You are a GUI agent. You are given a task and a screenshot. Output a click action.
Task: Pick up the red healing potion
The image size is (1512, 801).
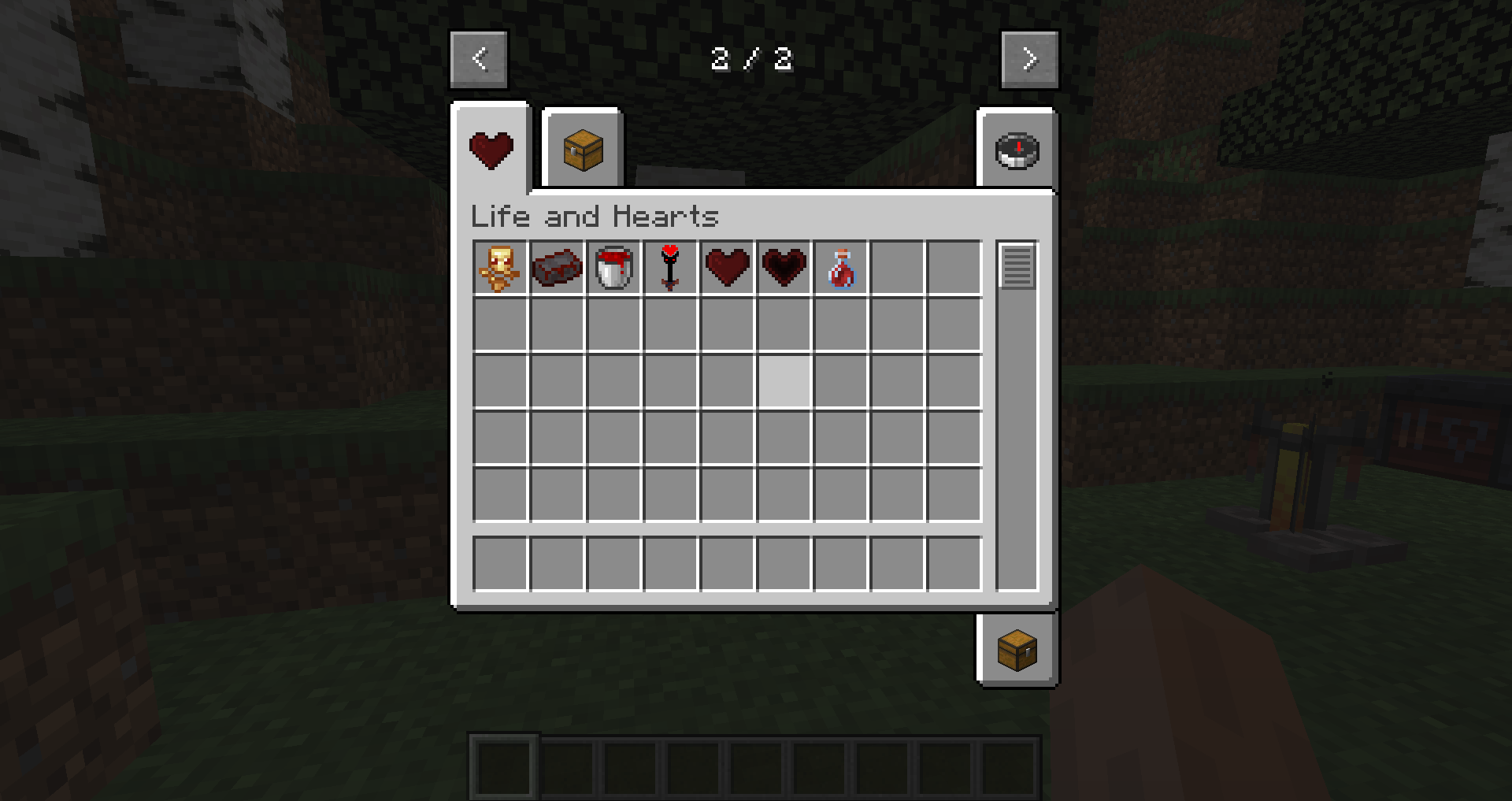coord(839,266)
